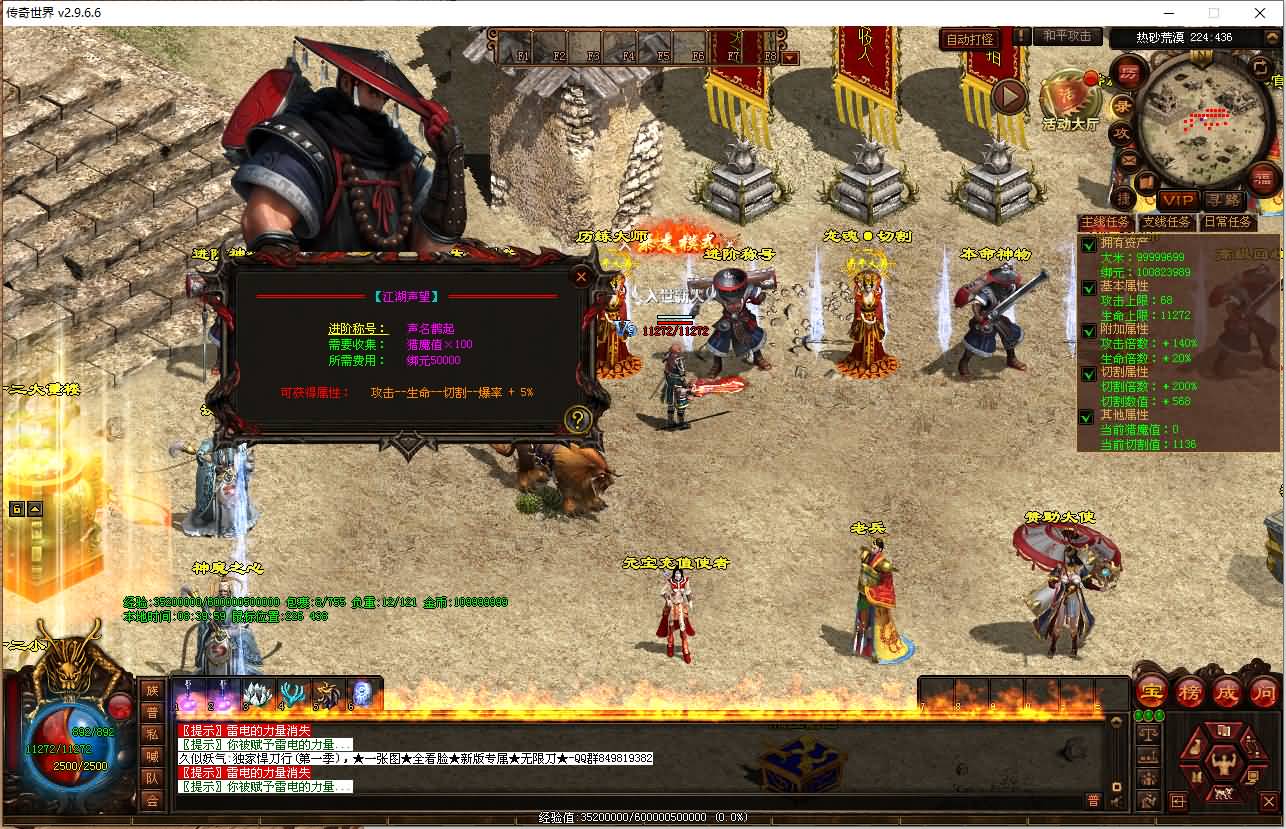Click the question mark help button
This screenshot has height=829, width=1286.
pyautogui.click(x=577, y=419)
